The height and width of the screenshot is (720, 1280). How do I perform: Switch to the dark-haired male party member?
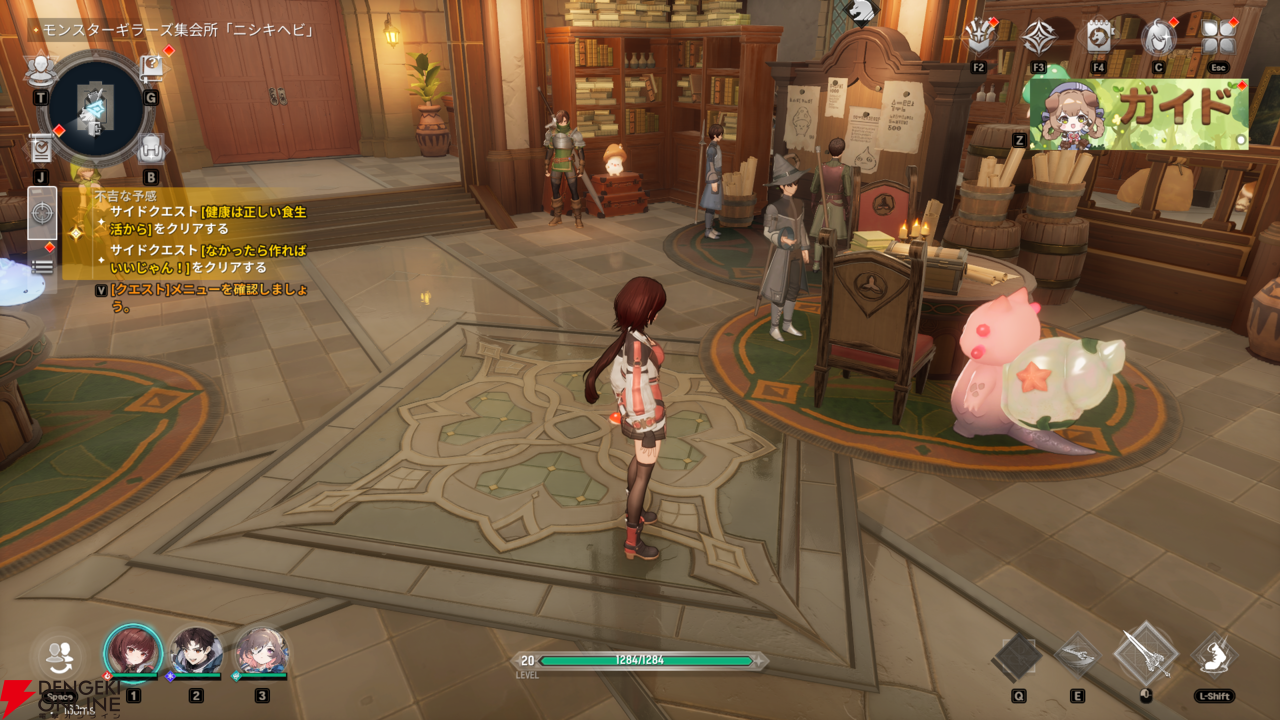point(196,654)
